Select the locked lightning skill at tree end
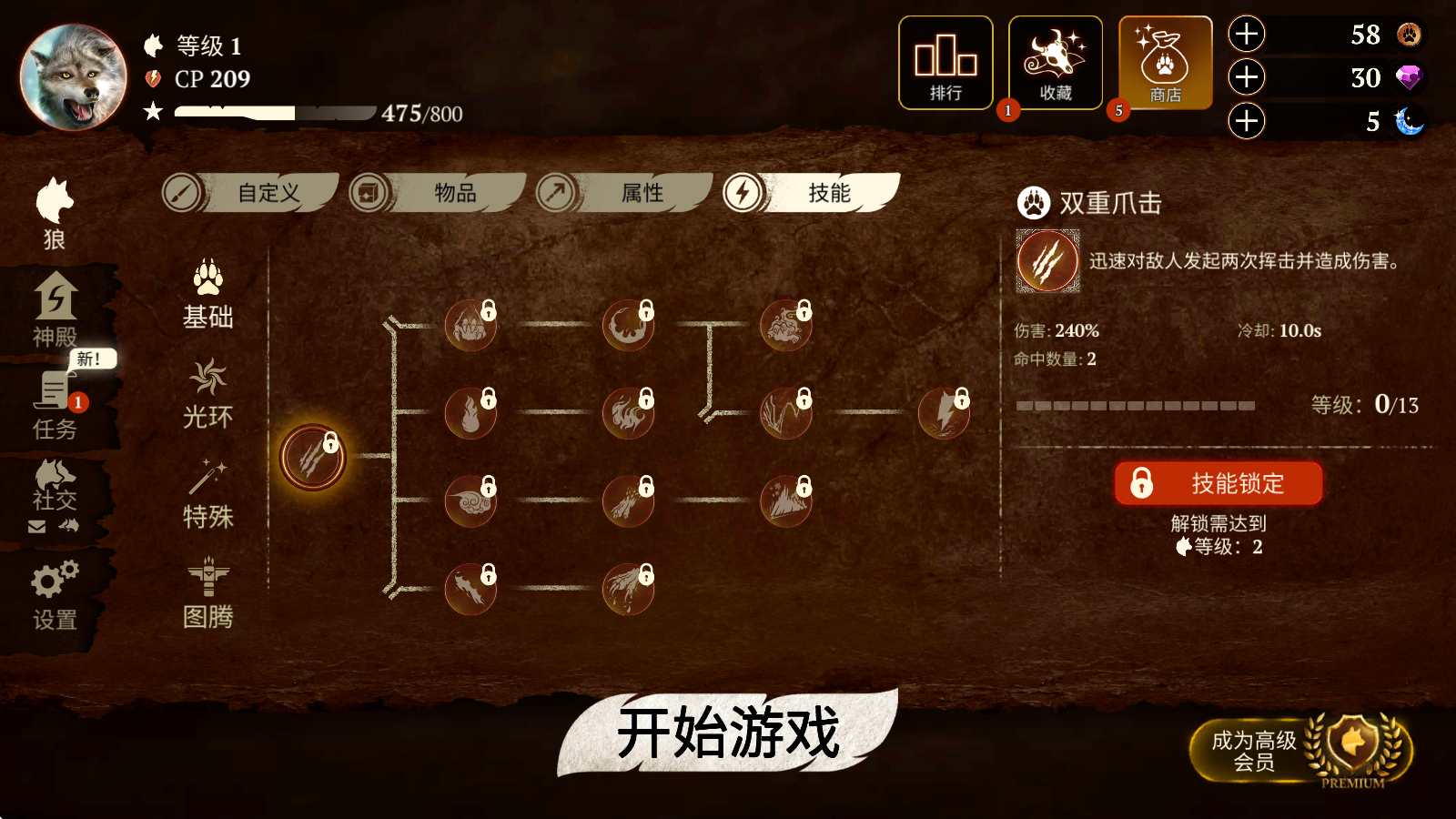 pyautogui.click(x=945, y=411)
